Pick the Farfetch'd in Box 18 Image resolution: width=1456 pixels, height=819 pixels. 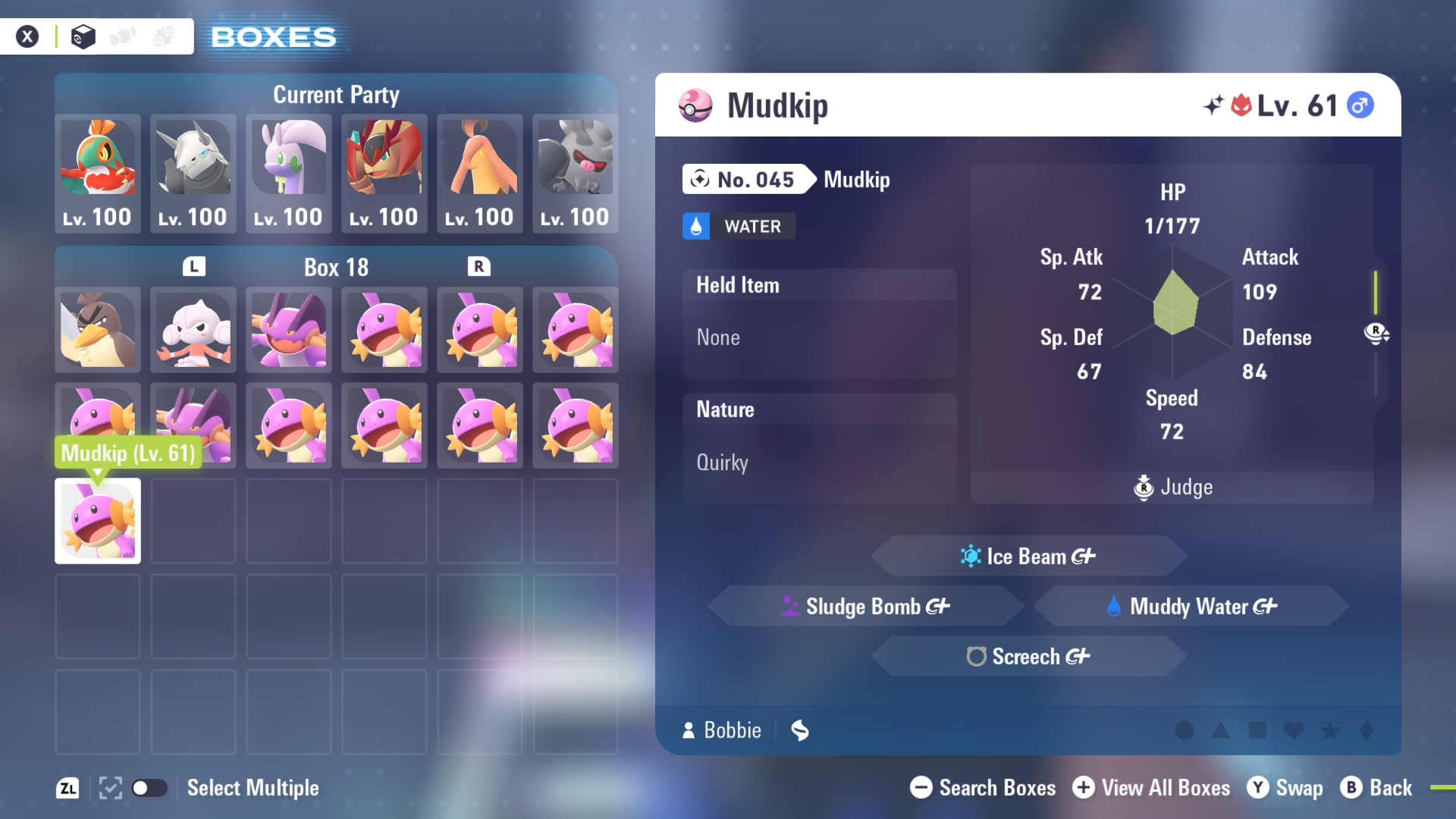98,330
